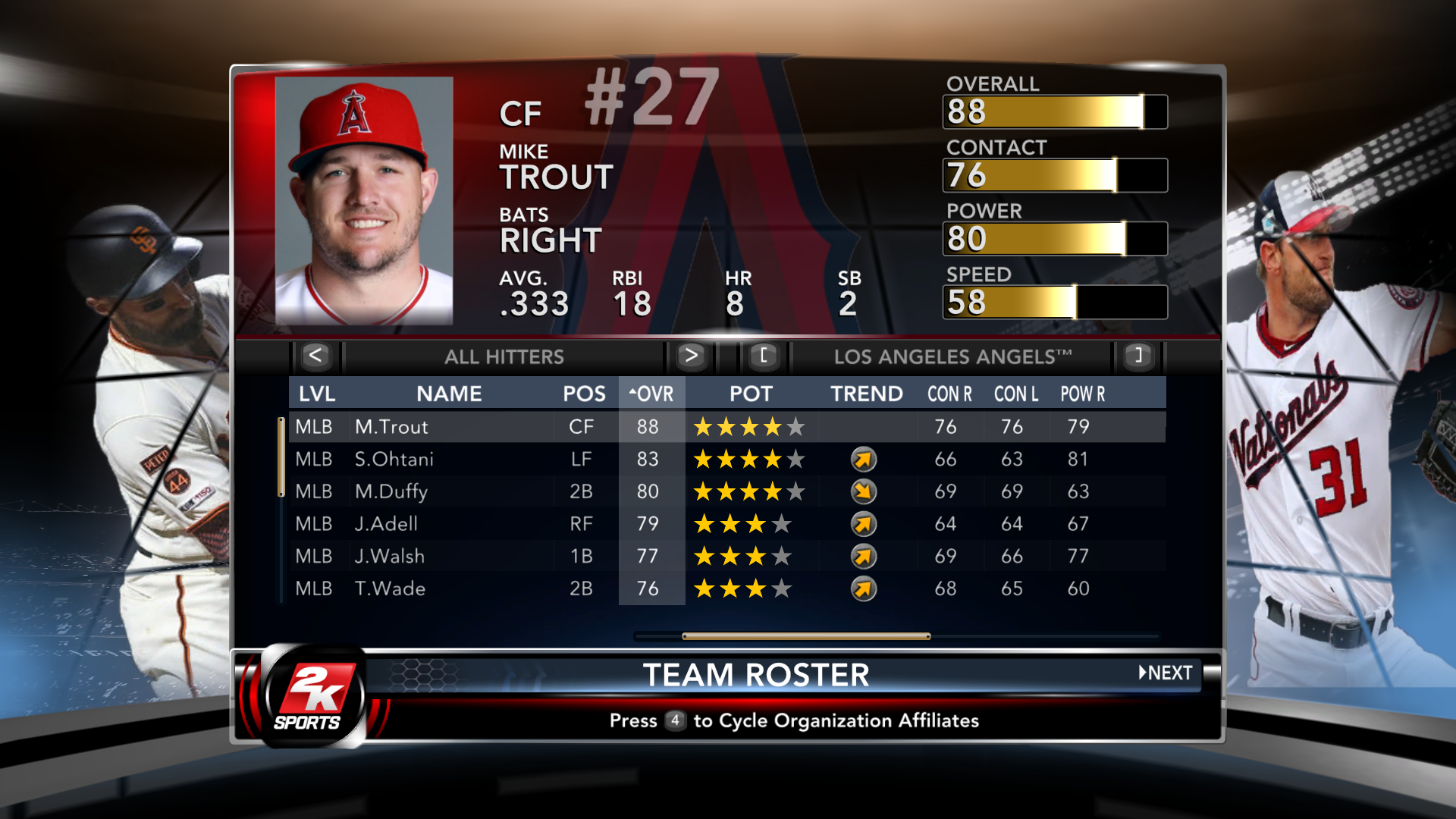
Task: Switch to previous team with left bracket
Action: point(764,356)
